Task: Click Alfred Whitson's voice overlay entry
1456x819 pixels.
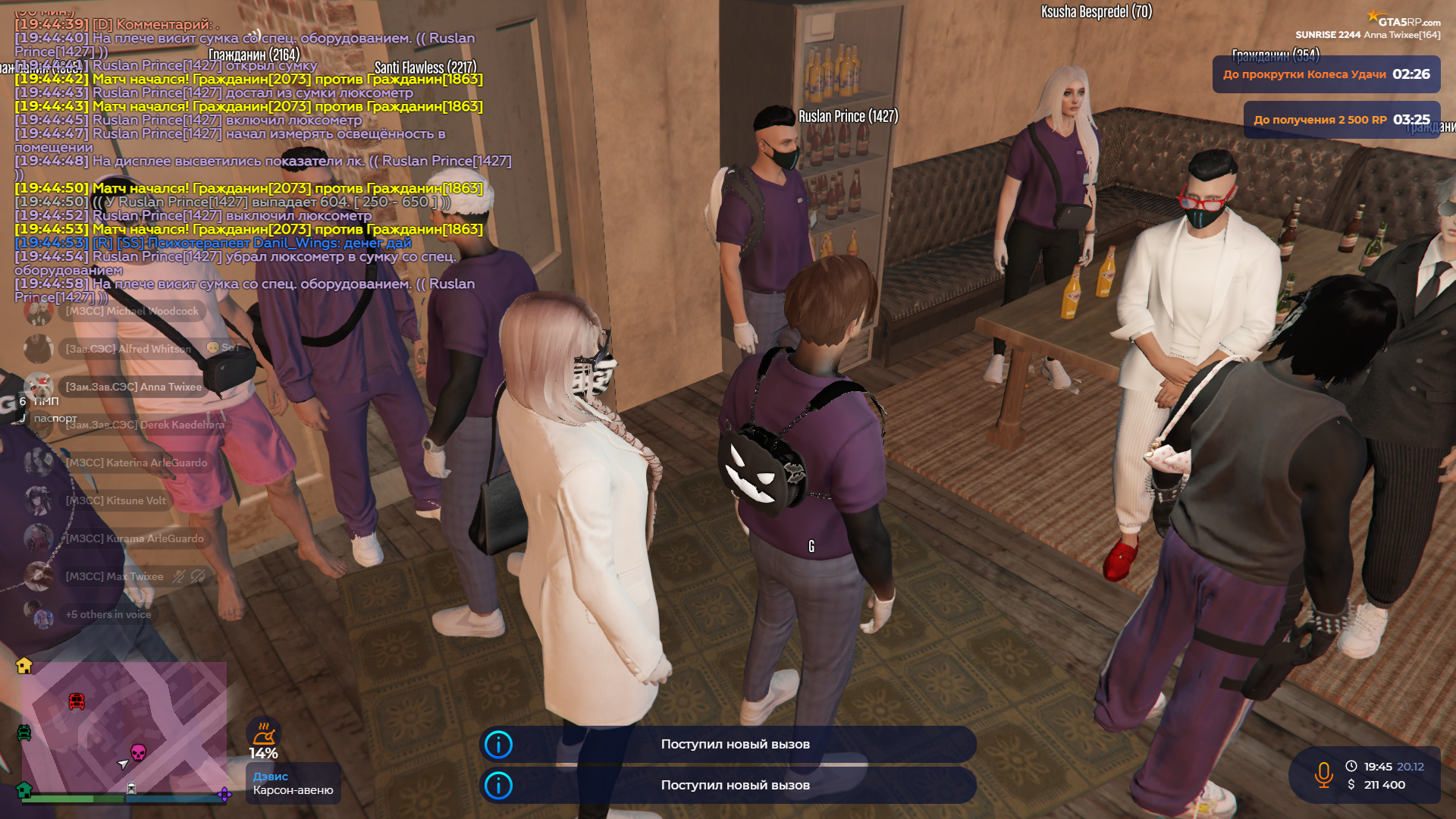Action: tap(128, 349)
